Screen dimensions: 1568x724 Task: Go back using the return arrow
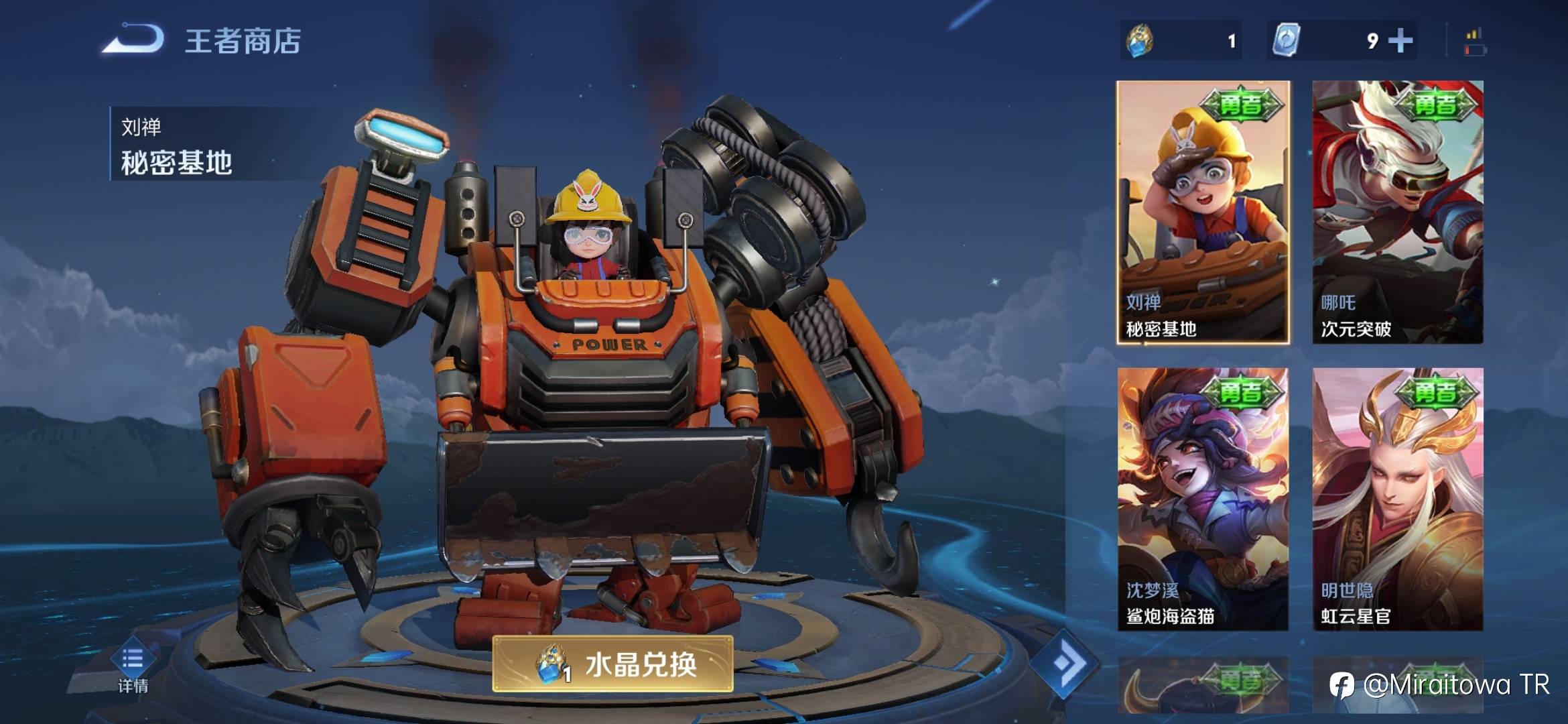(x=134, y=39)
